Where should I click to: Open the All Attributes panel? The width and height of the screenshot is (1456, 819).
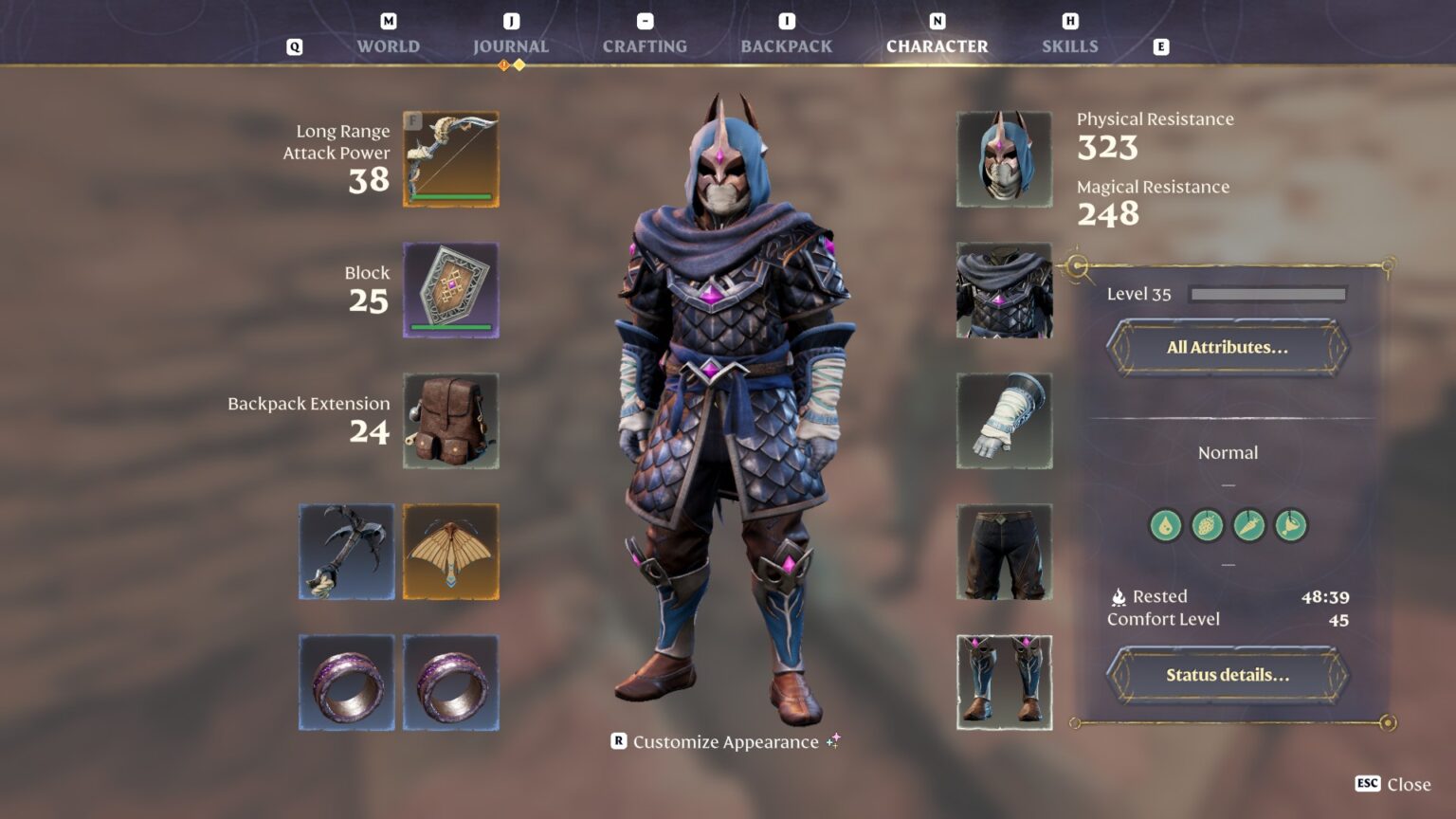point(1227,347)
